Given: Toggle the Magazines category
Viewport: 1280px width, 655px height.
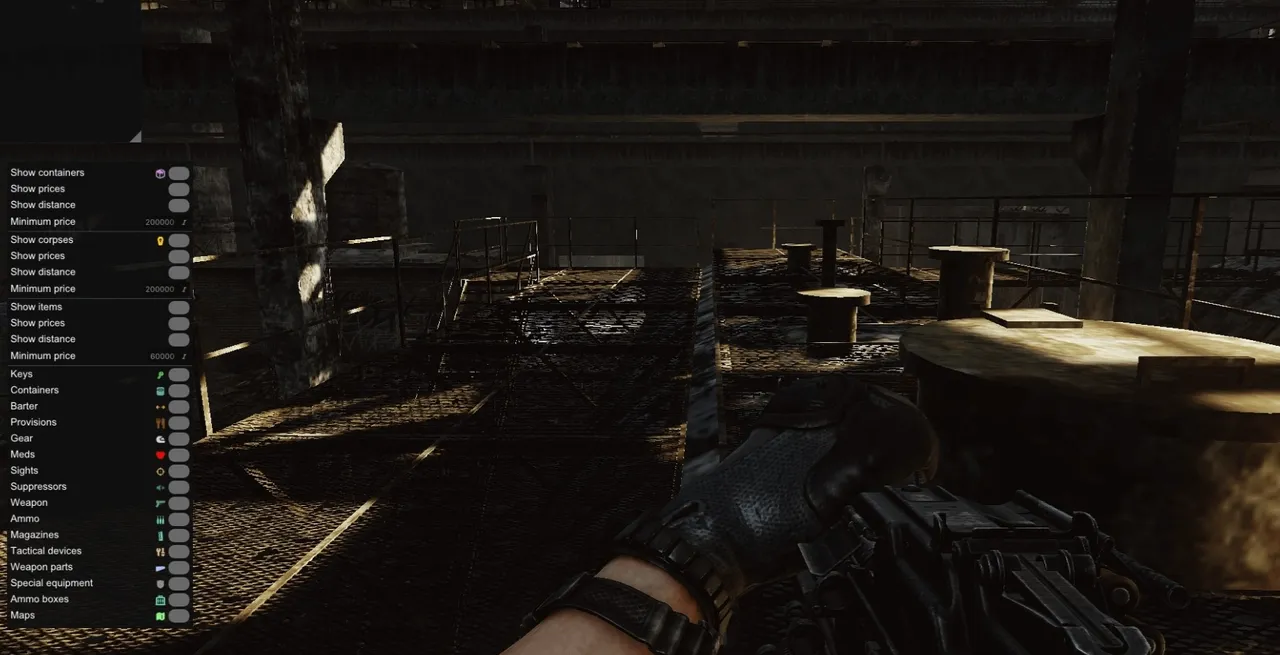Looking at the screenshot, I should click(x=179, y=535).
